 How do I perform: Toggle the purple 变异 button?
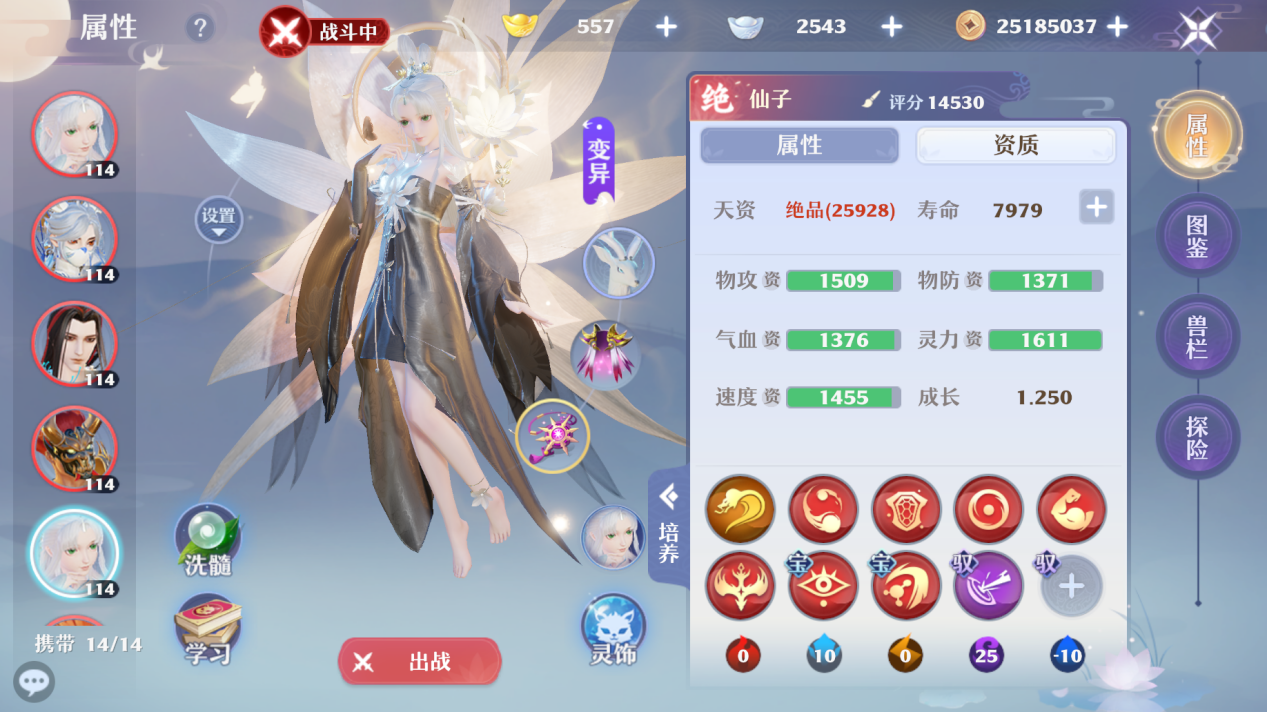click(x=598, y=161)
